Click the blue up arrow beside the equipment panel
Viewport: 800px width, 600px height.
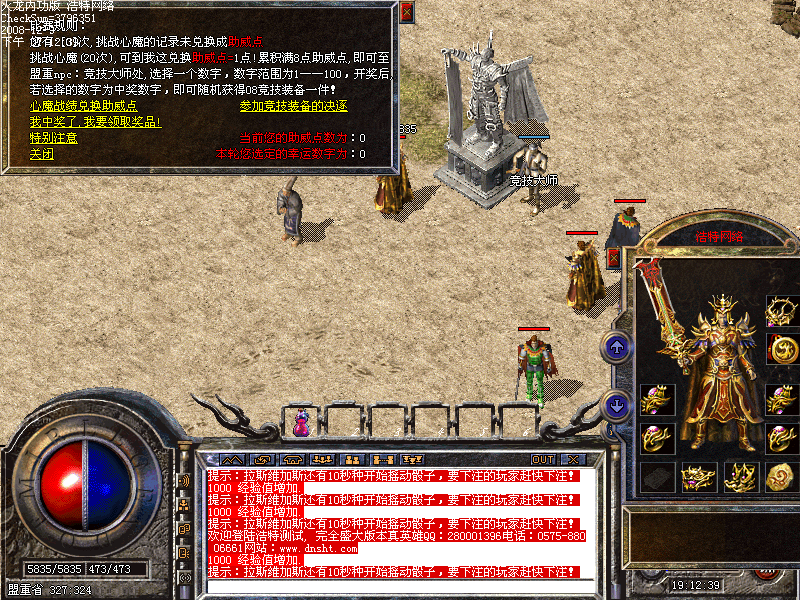[617, 347]
